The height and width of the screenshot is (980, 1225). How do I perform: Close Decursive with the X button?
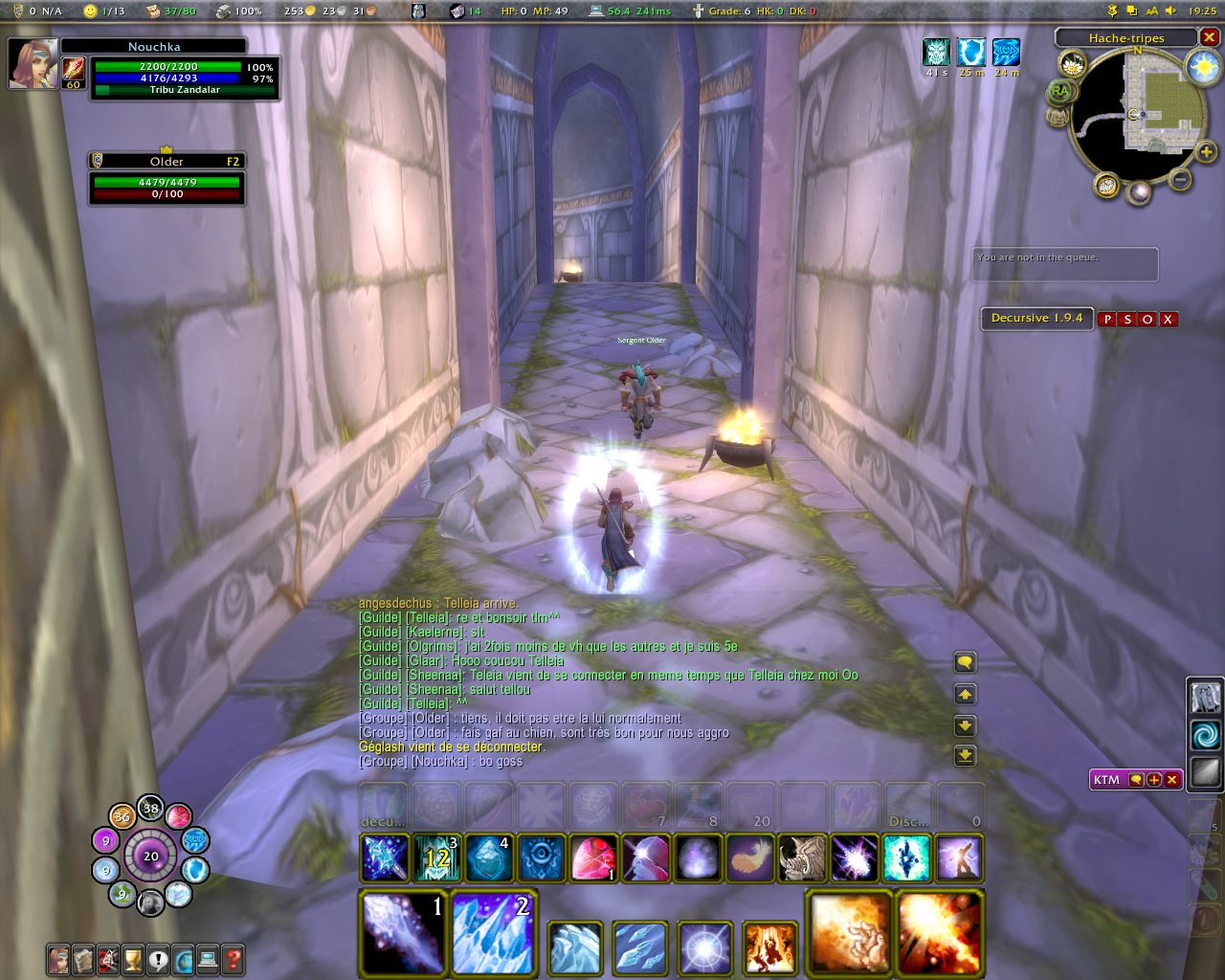(1168, 319)
